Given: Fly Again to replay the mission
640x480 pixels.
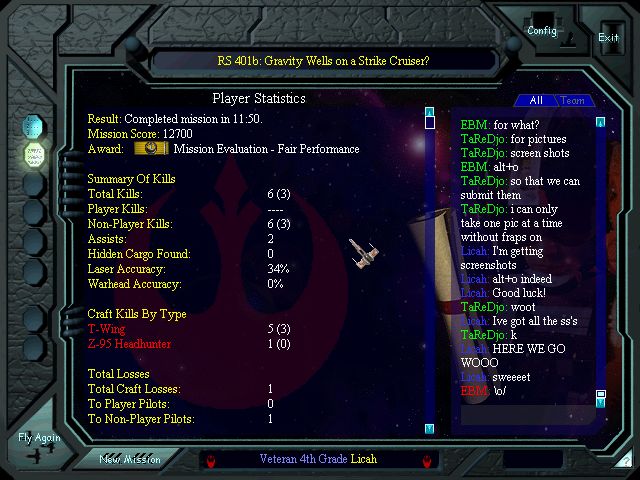Looking at the screenshot, I should [39, 438].
